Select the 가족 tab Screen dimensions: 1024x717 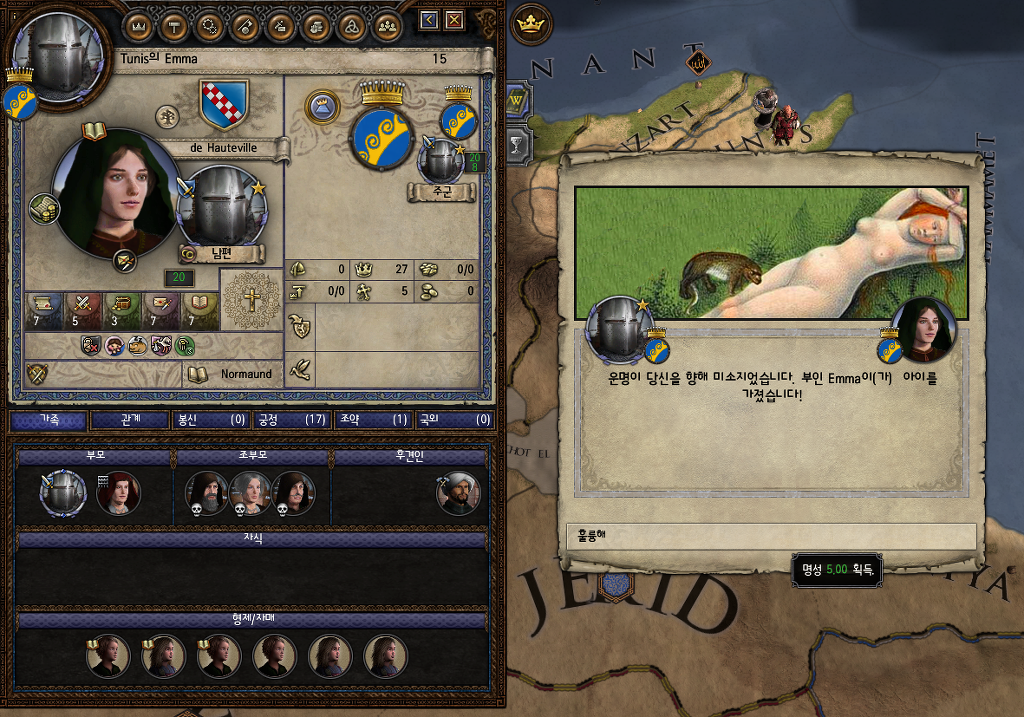48,420
